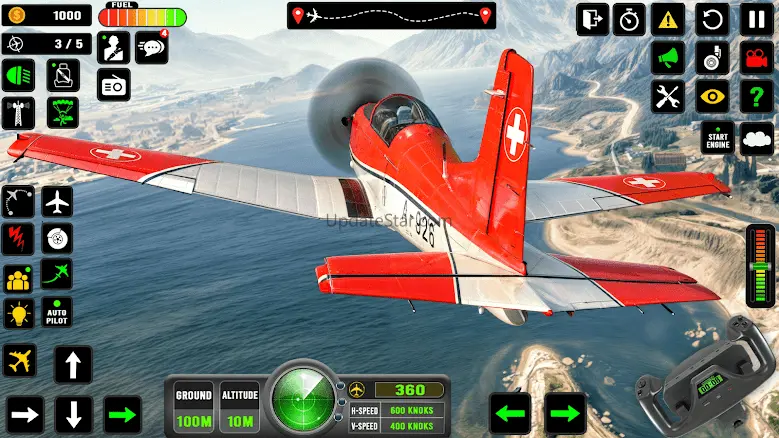Tap the white up arrow control
Image resolution: width=779 pixels, height=438 pixels.
[x=73, y=364]
